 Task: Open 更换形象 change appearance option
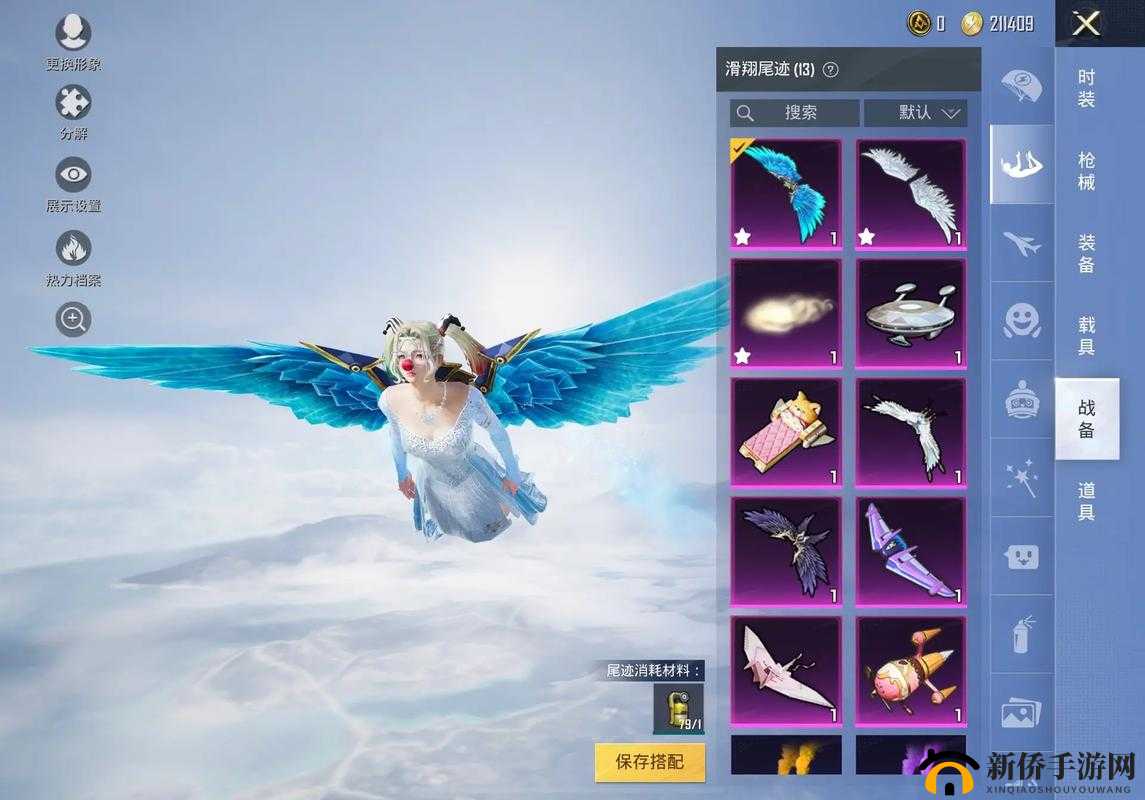point(73,34)
